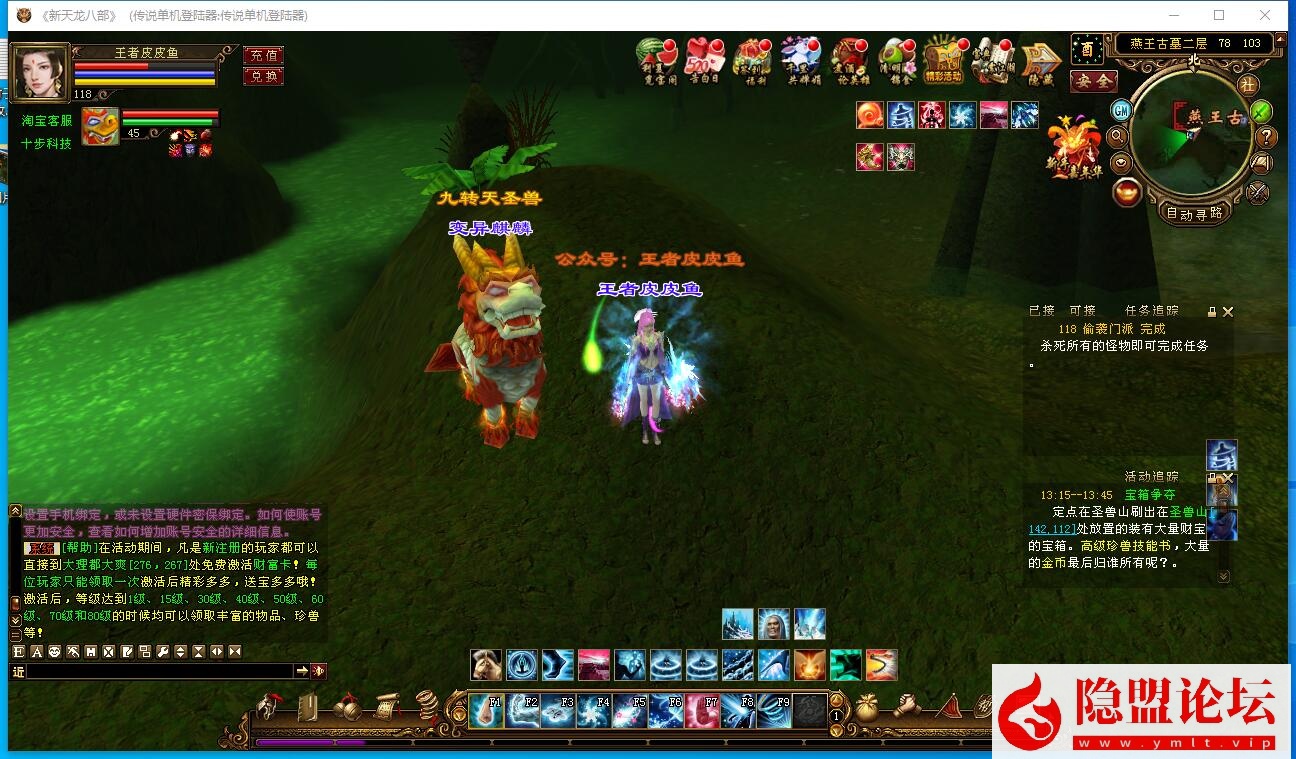Viewport: 1296px width, 759px height.
Task: Switch to the 可接 available quests tab
Action: point(1082,311)
